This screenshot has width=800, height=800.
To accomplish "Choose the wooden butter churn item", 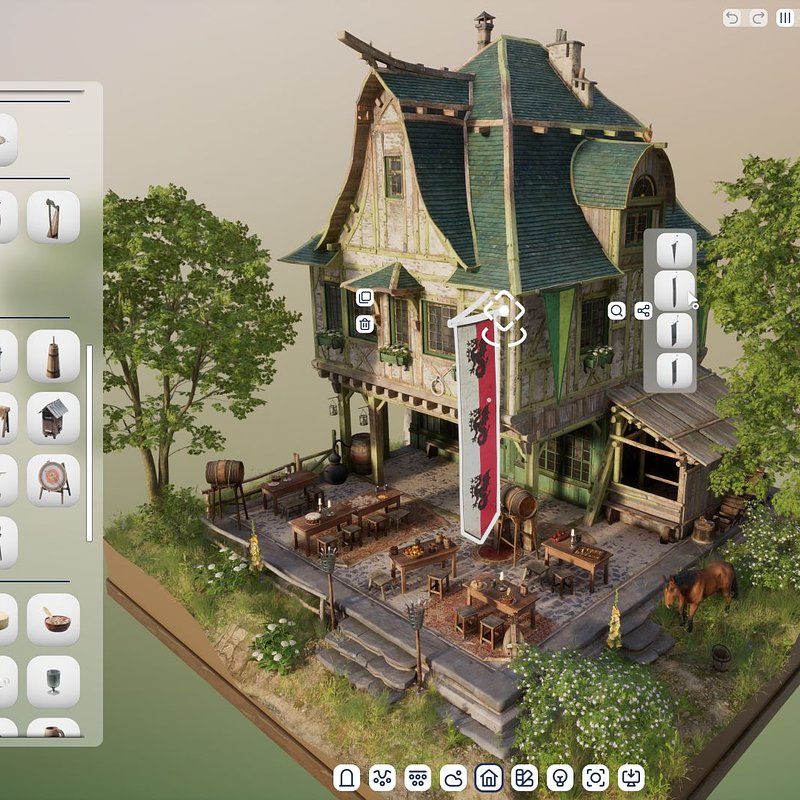I will [53, 356].
